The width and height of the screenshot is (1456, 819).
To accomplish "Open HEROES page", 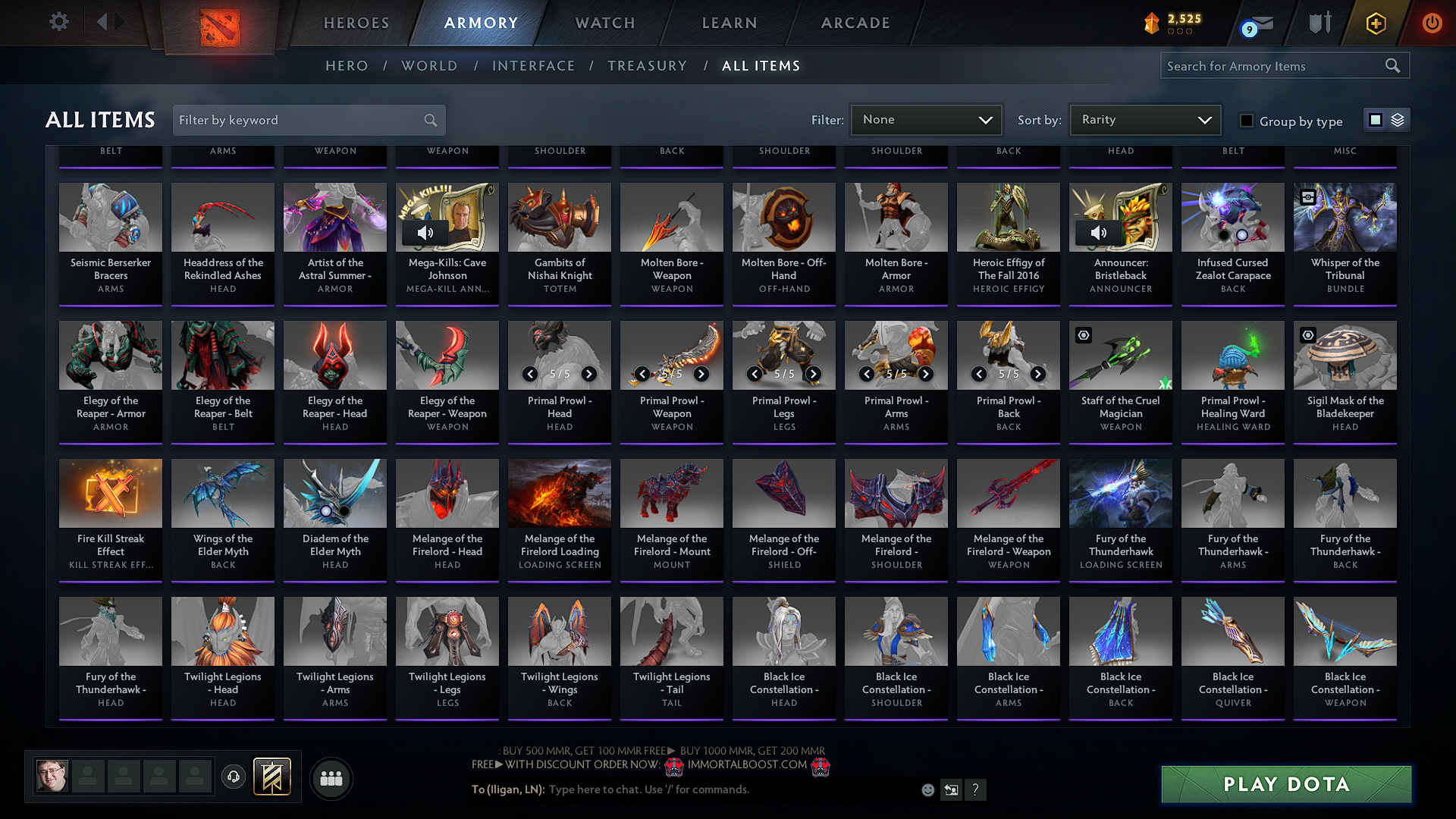I will point(356,23).
